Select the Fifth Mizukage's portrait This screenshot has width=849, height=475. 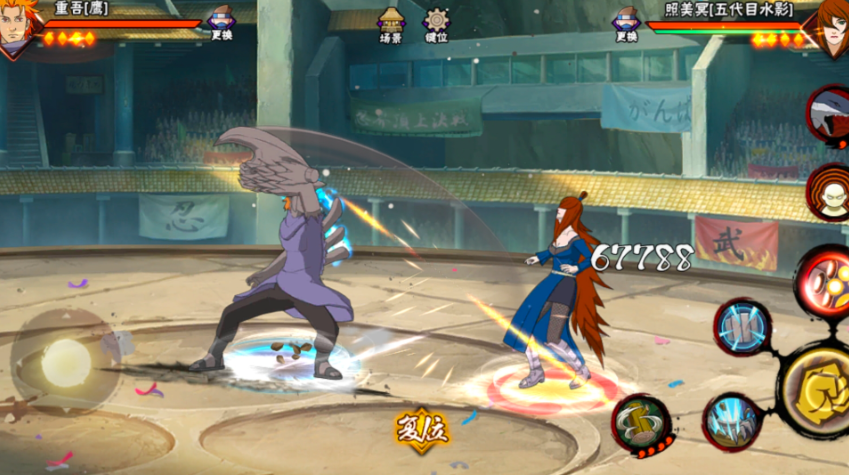tap(829, 26)
